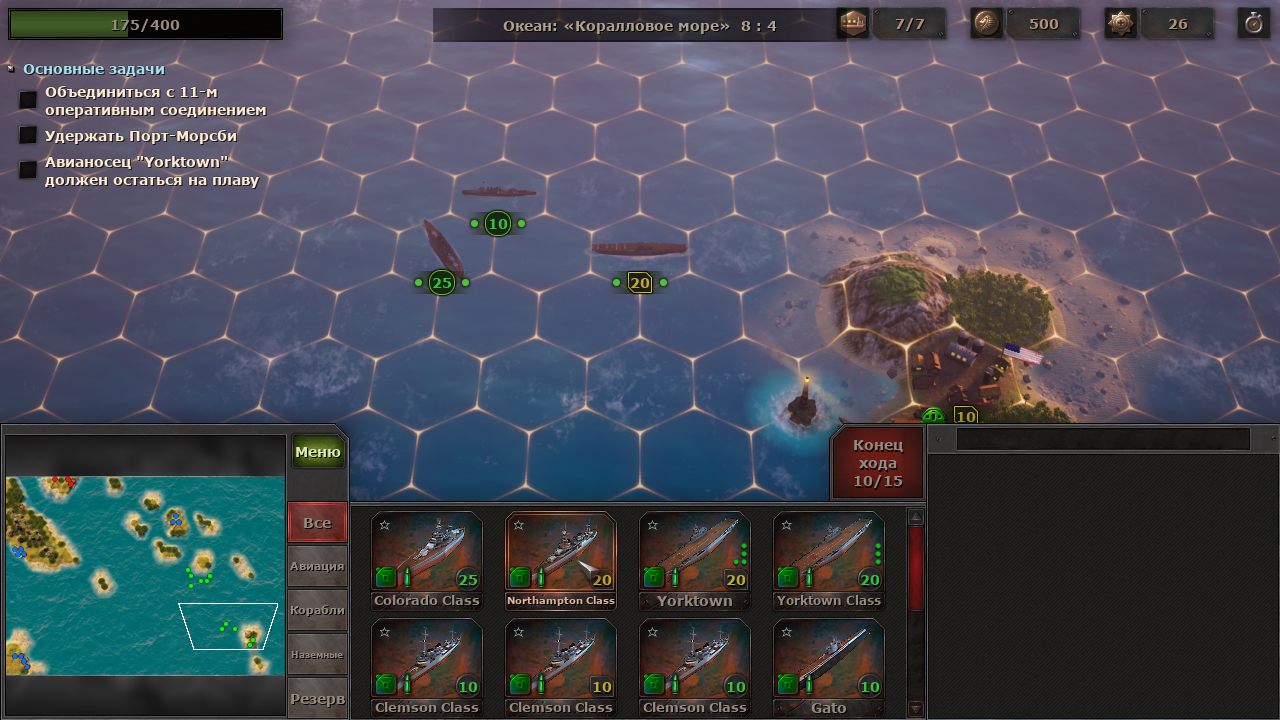Click the minimap to move the view
1280x720 pixels.
pyautogui.click(x=144, y=575)
